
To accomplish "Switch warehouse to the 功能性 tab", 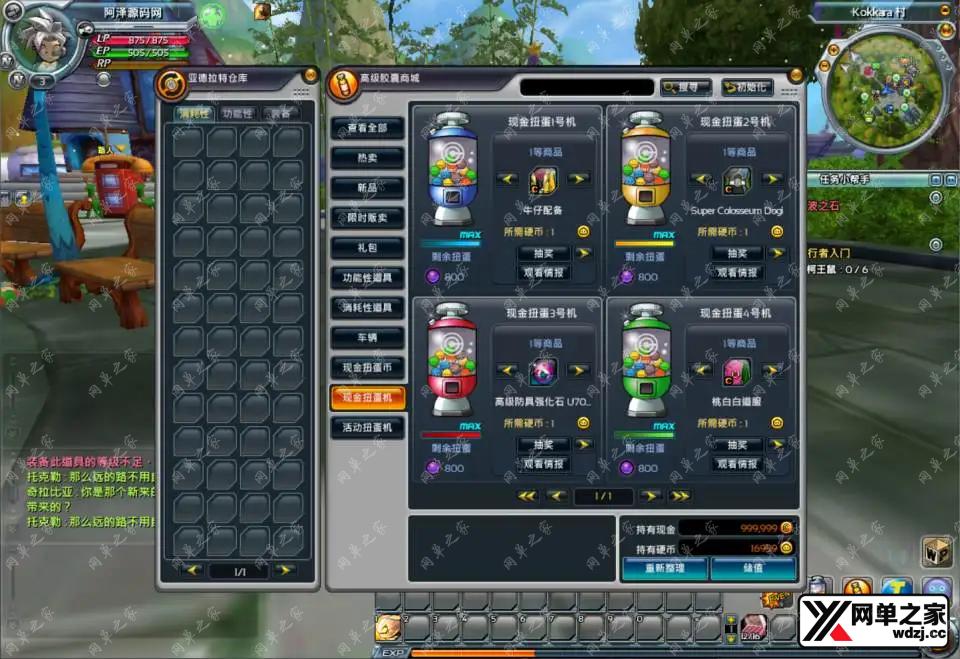I will (238, 113).
